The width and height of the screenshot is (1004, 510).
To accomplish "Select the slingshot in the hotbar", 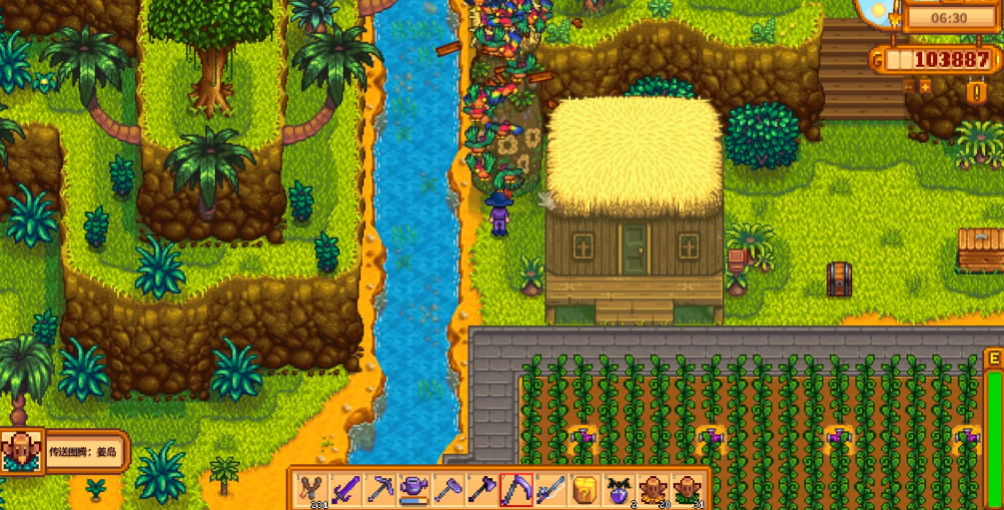I will 313,489.
